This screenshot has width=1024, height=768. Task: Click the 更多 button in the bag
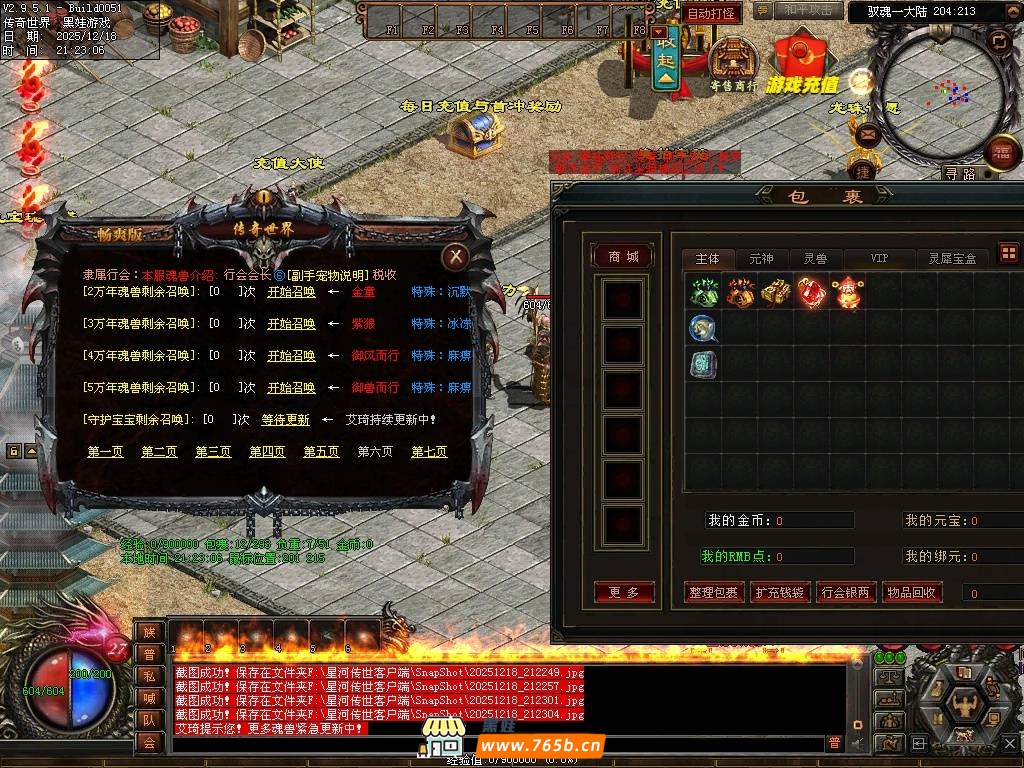[623, 593]
